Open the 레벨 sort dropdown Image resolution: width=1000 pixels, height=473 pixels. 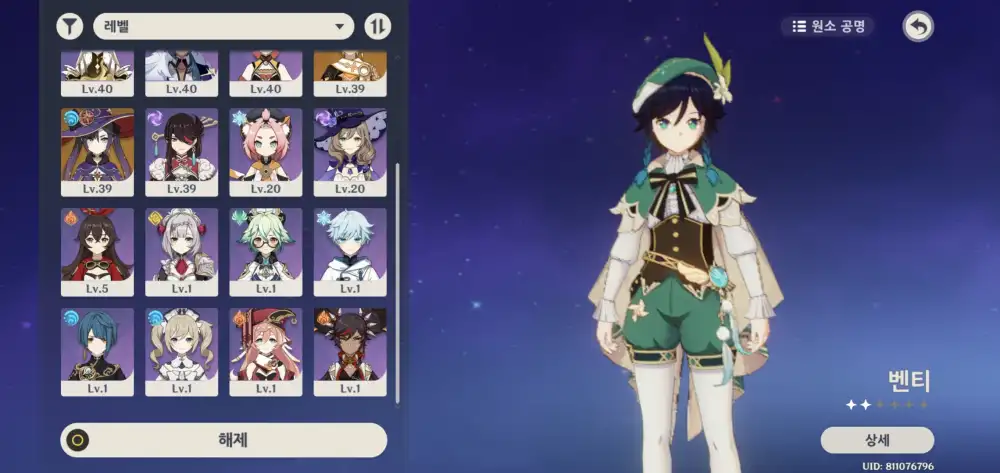point(223,26)
